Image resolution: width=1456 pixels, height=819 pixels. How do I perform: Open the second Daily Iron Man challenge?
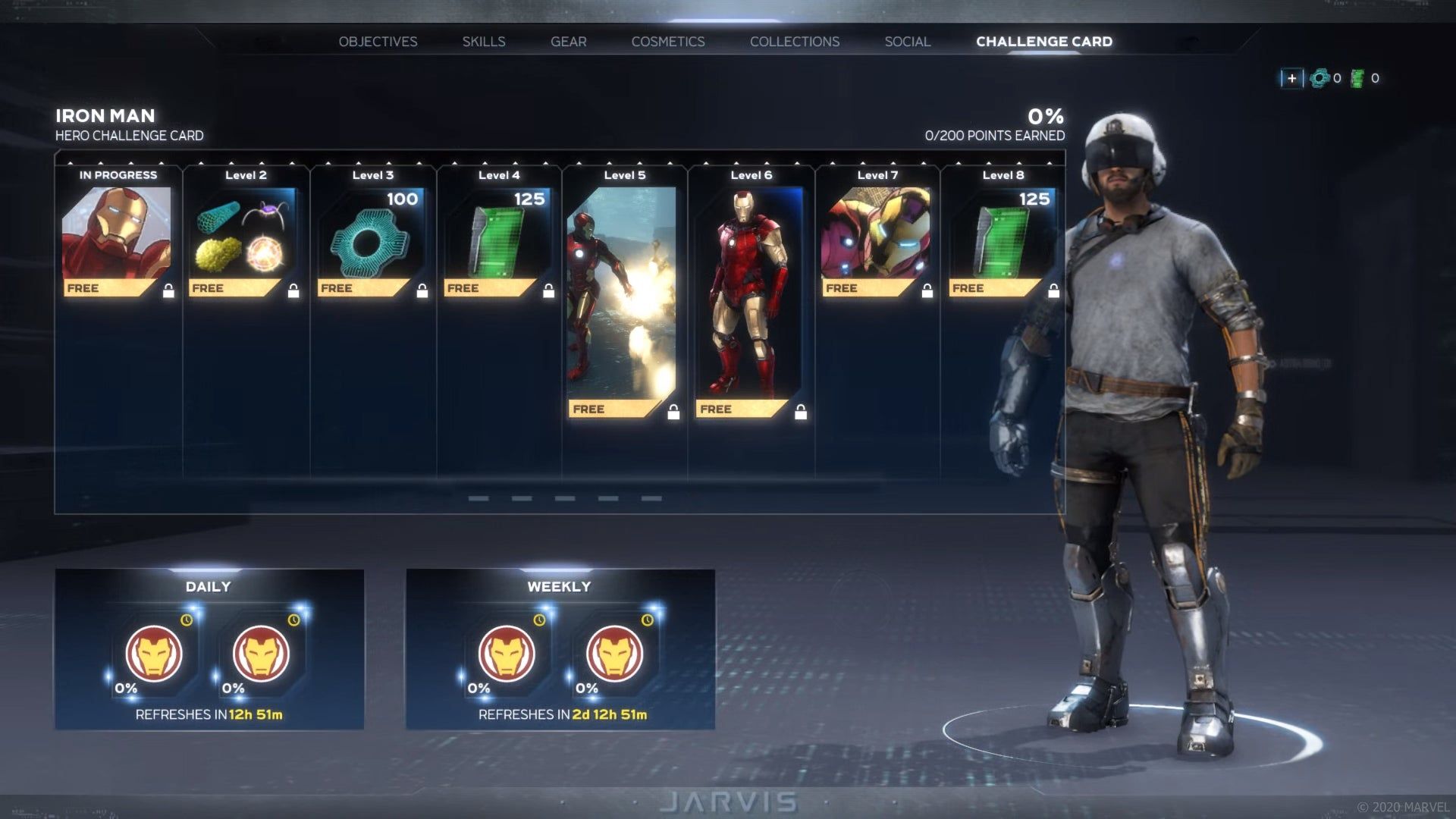coord(261,654)
